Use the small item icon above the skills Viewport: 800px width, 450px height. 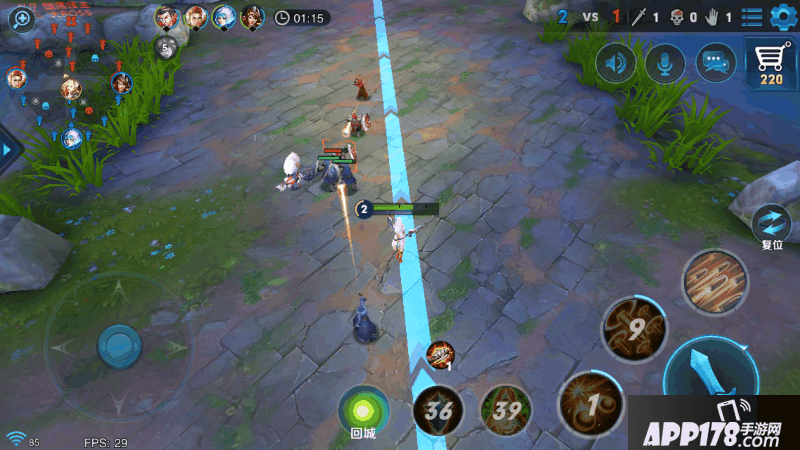tap(440, 353)
